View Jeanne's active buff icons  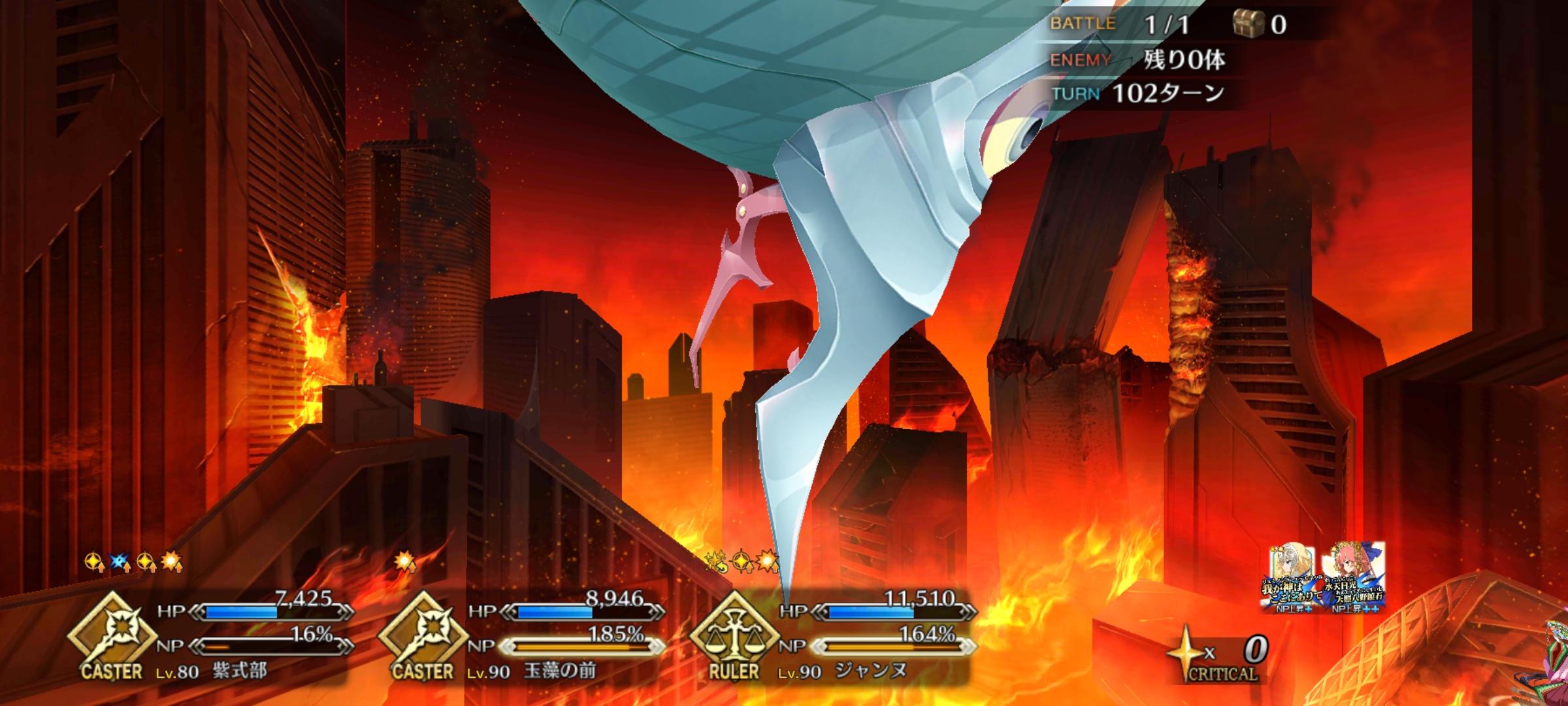(742, 561)
